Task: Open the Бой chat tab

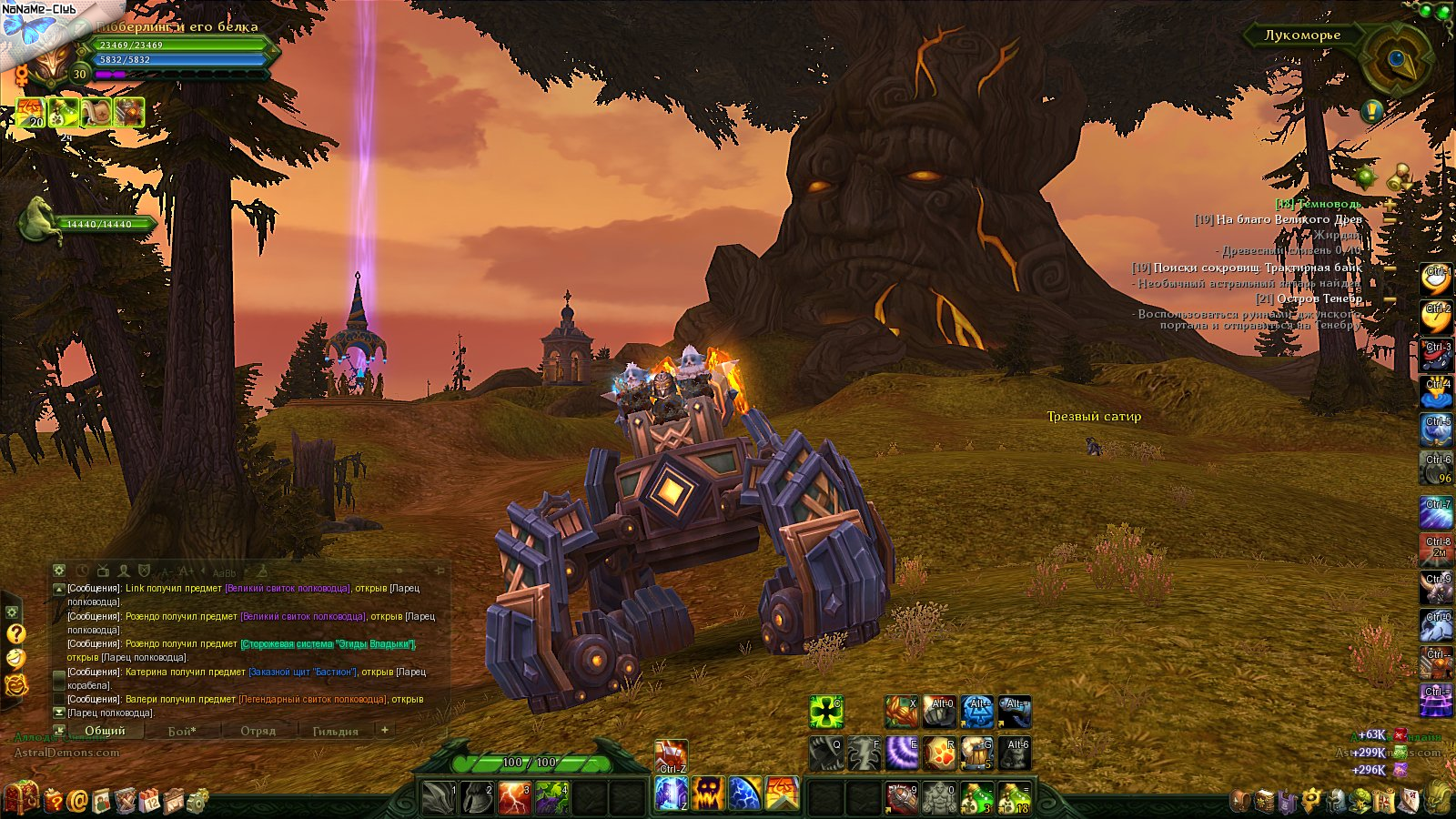Action: [182, 731]
